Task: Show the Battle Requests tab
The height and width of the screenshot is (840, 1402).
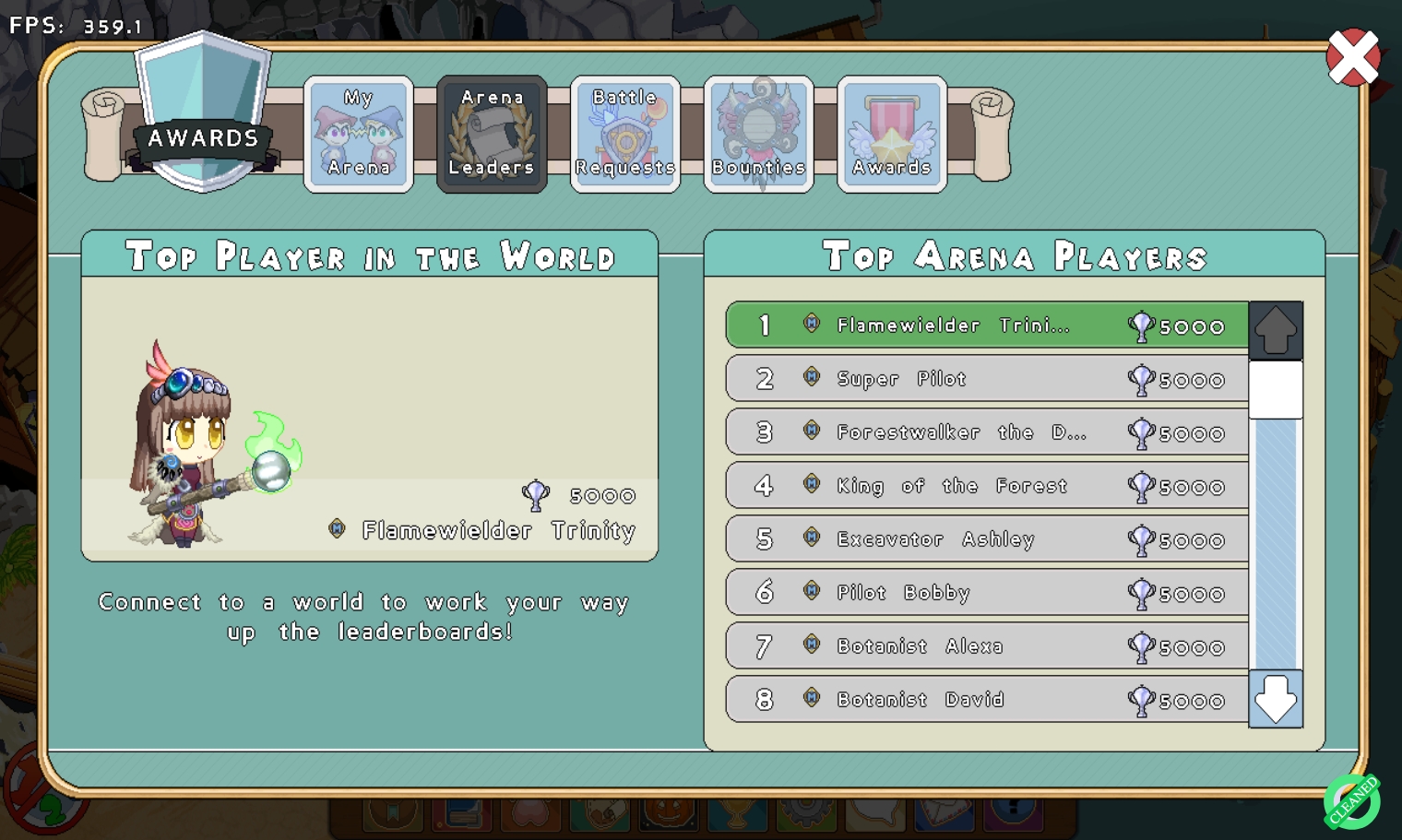Action: 625,134
